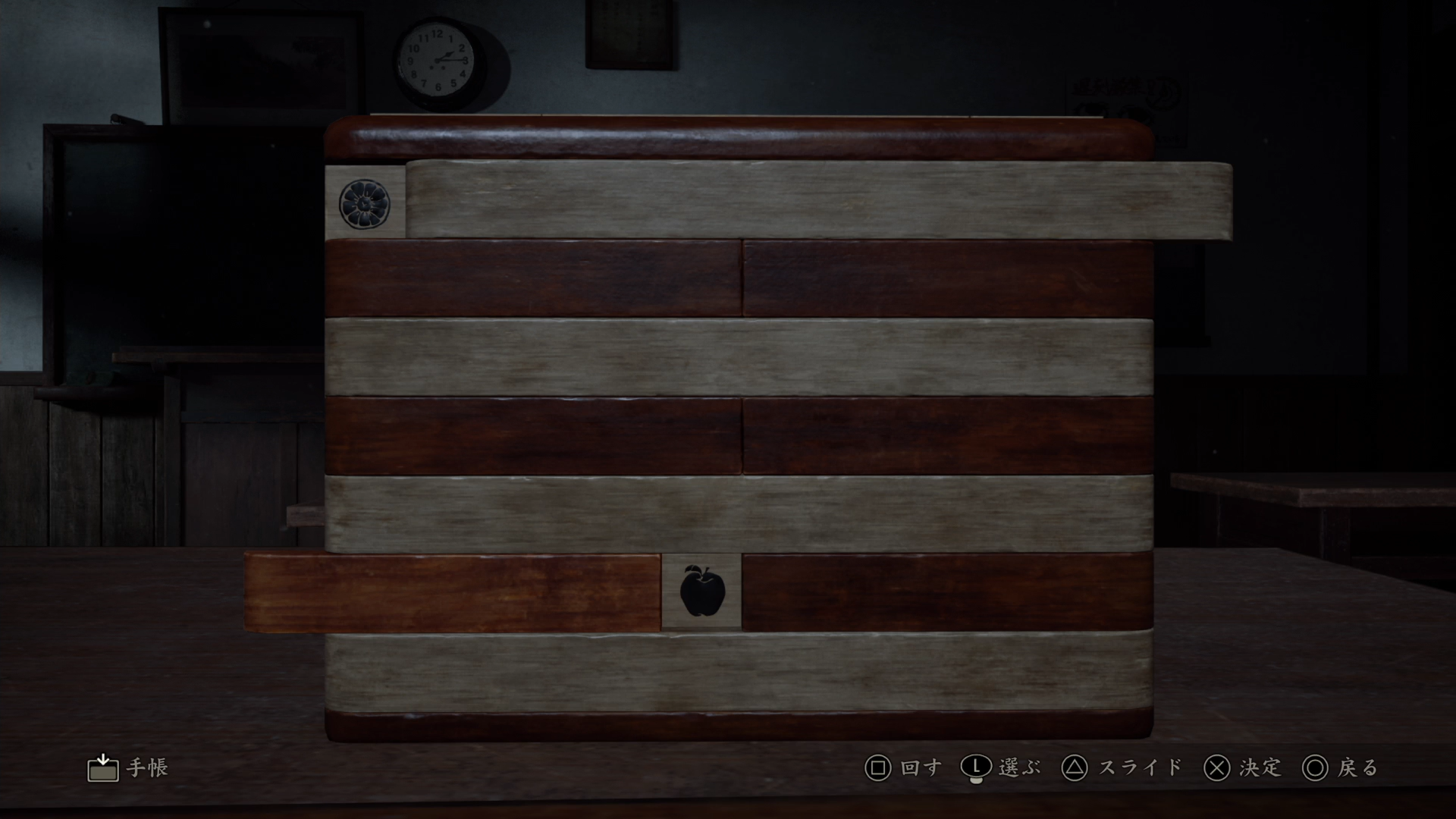Image resolution: width=1456 pixels, height=819 pixels.
Task: Pick the protruding red plank left of the apple
Action: [453, 592]
